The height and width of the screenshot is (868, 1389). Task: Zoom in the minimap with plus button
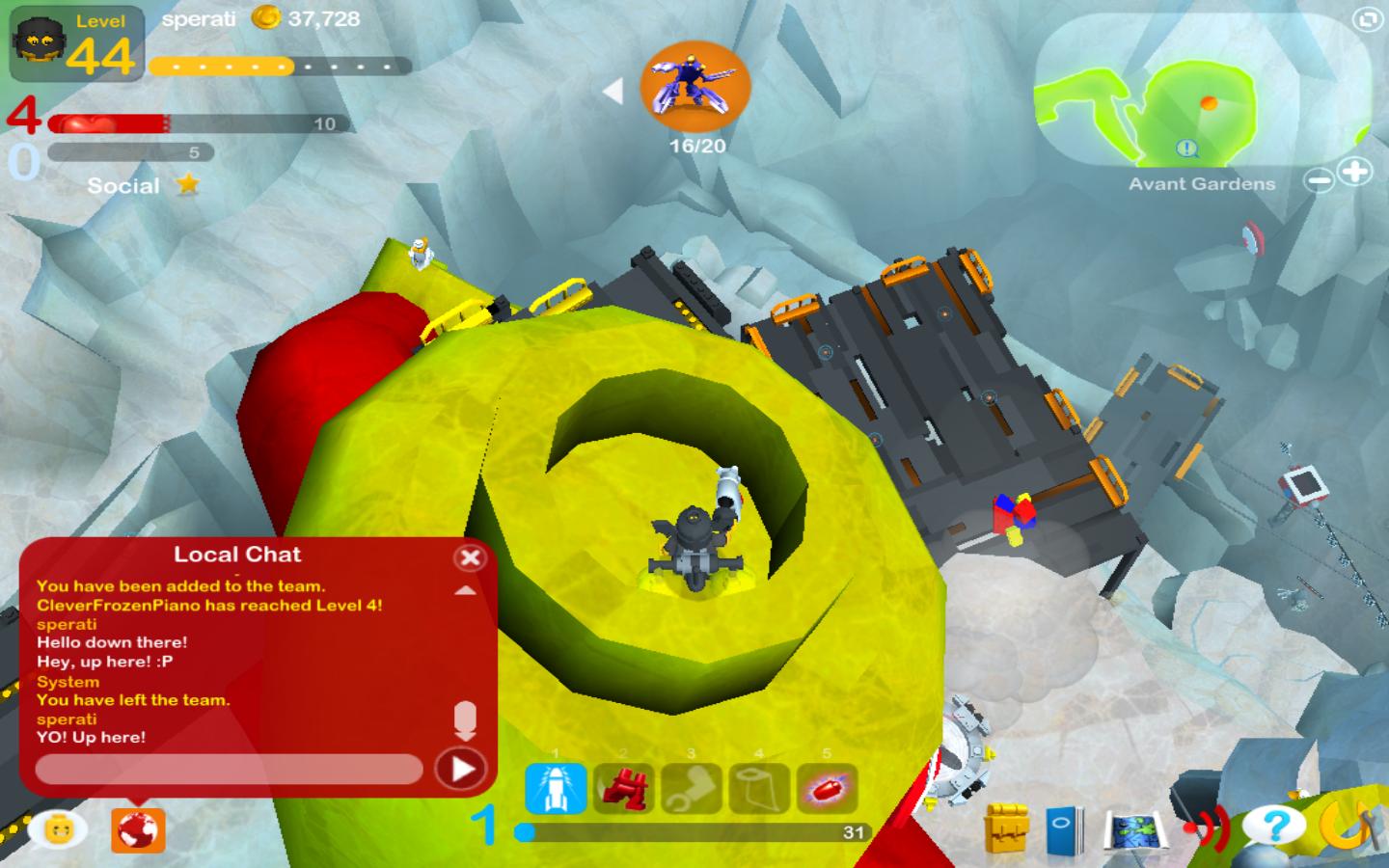(x=1356, y=173)
